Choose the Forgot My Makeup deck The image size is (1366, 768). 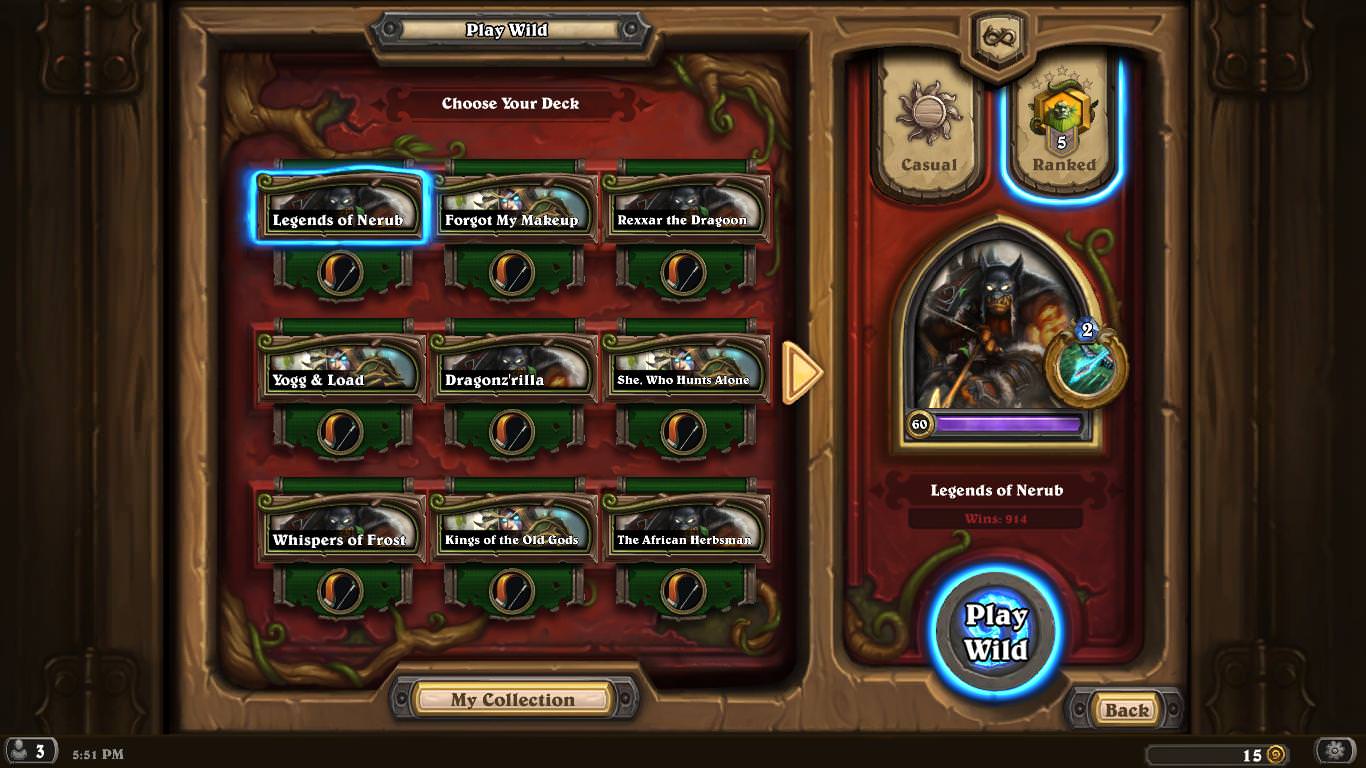point(512,207)
